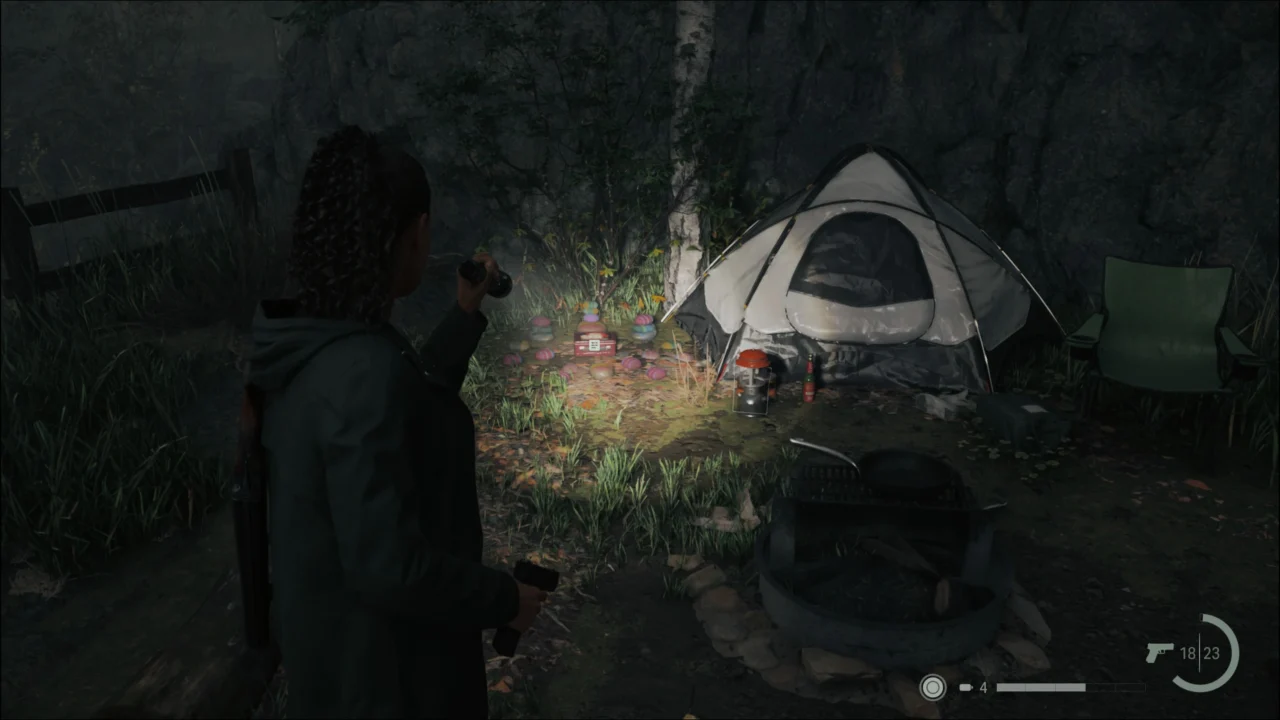
Task: Click the pistol icon in the HUD
Action: (x=1158, y=650)
